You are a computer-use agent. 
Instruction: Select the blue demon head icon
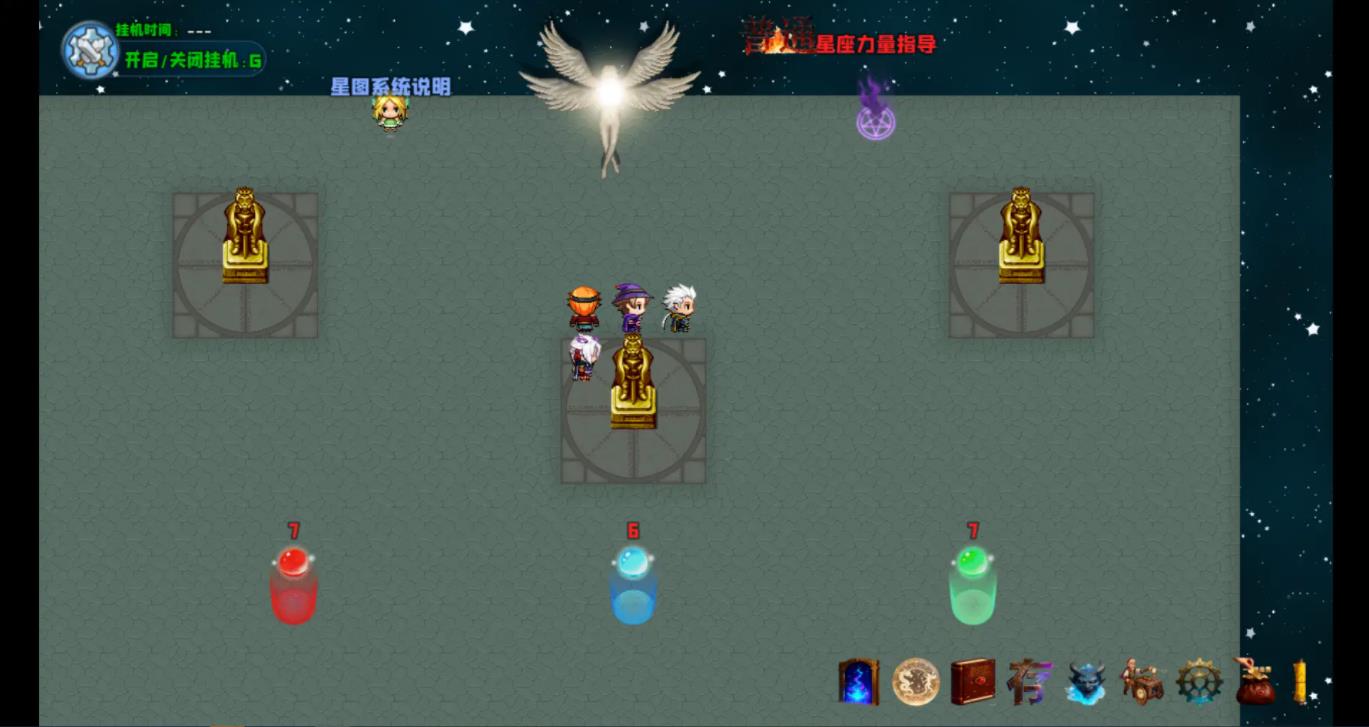[x=1088, y=682]
